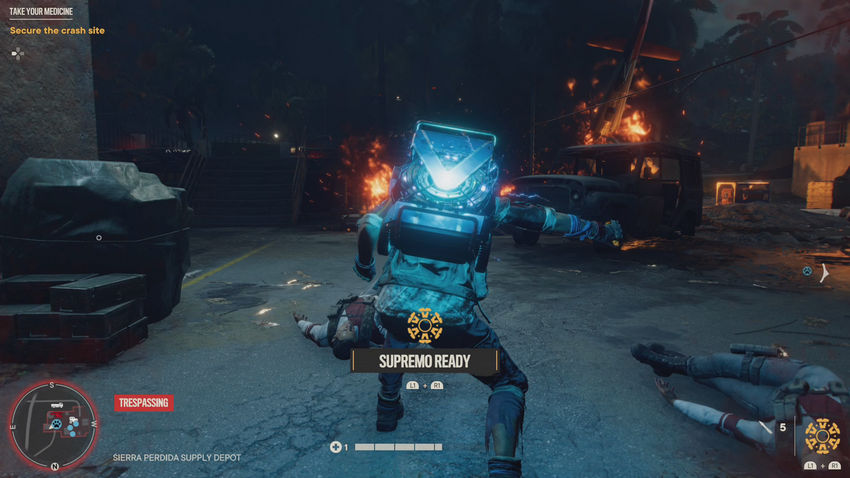Screen dimensions: 850x478
Task: Select the Secure the crash site objective
Action: click(x=57, y=31)
